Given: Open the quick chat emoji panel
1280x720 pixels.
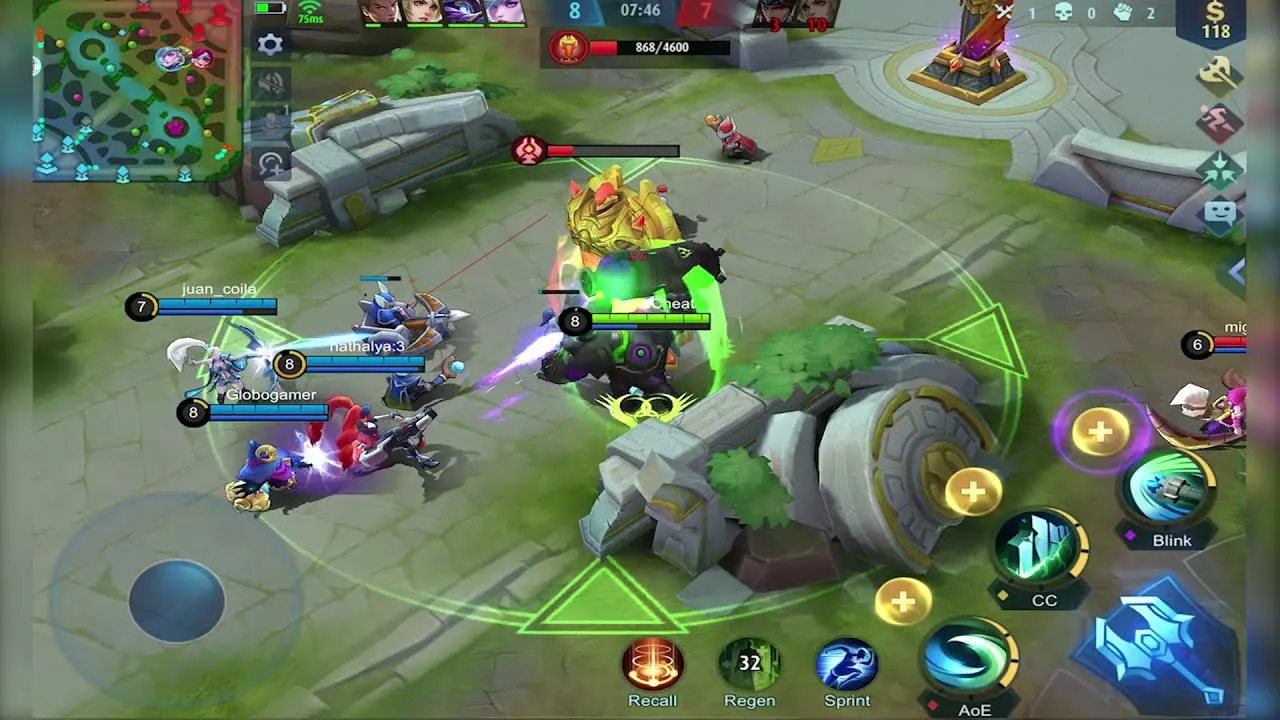Looking at the screenshot, I should (1222, 213).
